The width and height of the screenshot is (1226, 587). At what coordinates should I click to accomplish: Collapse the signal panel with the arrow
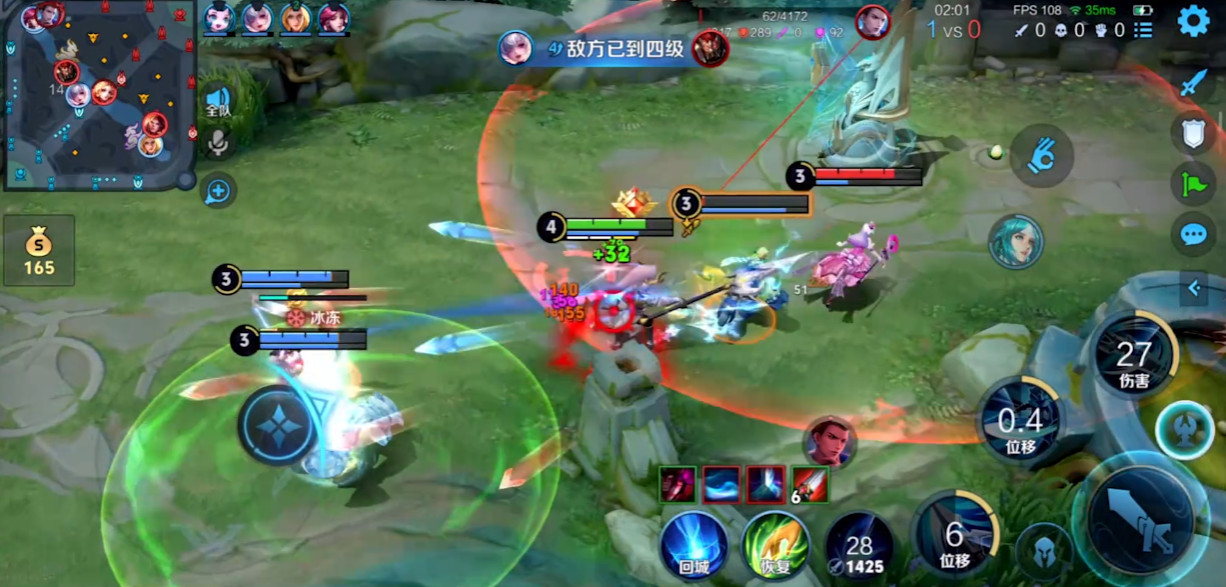tap(1193, 289)
